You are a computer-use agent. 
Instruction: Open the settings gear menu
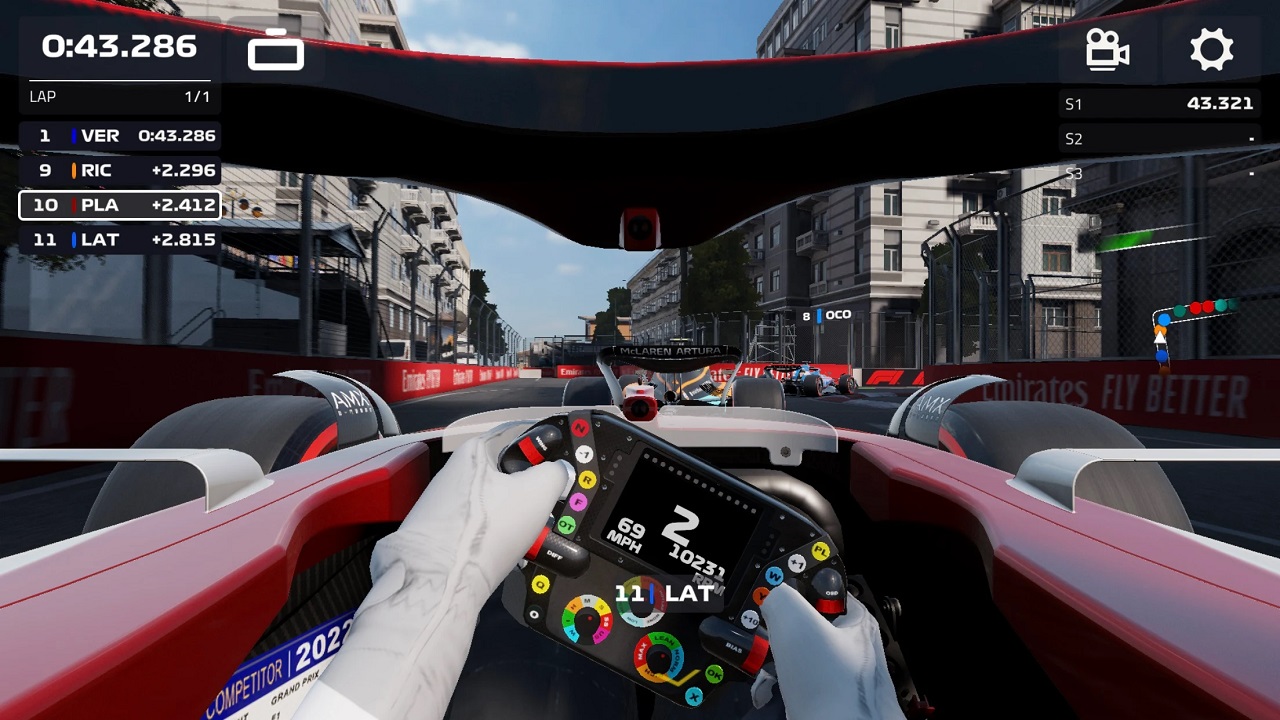pos(1211,49)
